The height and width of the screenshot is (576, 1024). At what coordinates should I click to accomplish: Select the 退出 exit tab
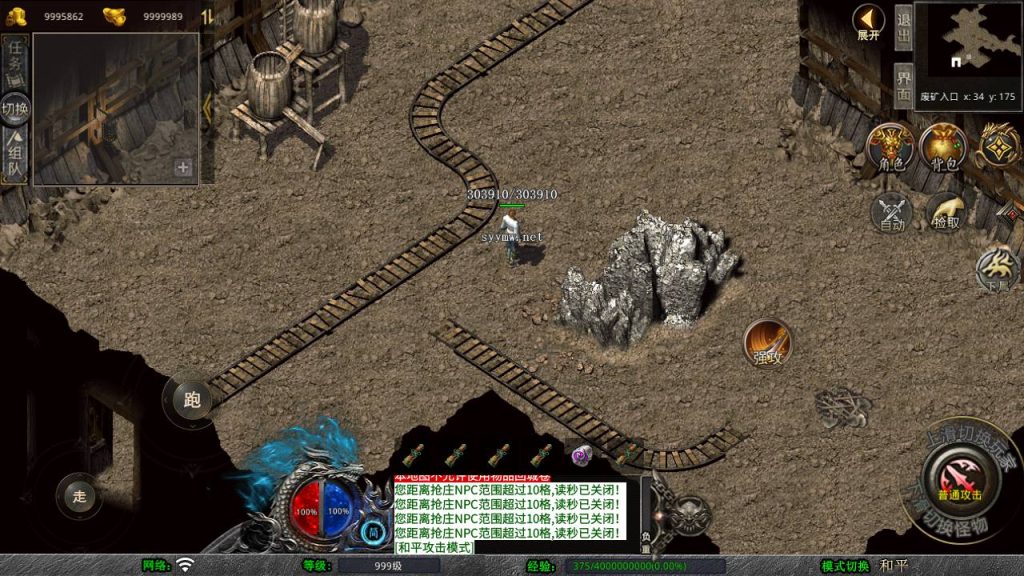point(903,27)
